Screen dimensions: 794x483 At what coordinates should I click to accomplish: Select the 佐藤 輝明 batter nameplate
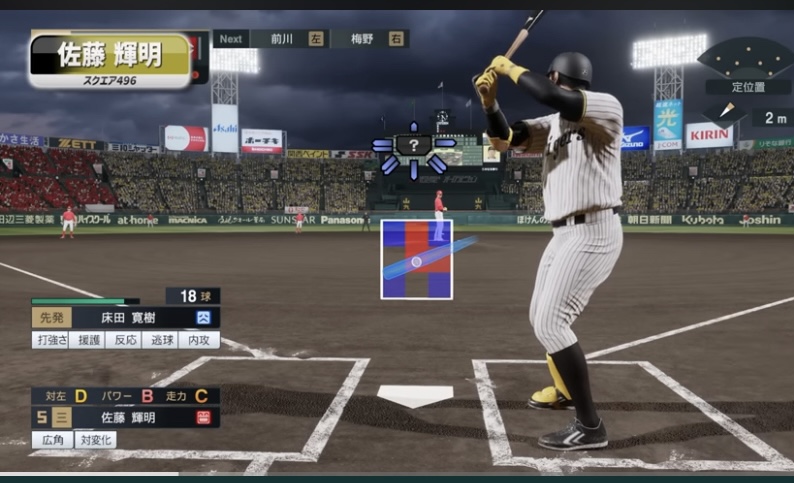(x=110, y=59)
